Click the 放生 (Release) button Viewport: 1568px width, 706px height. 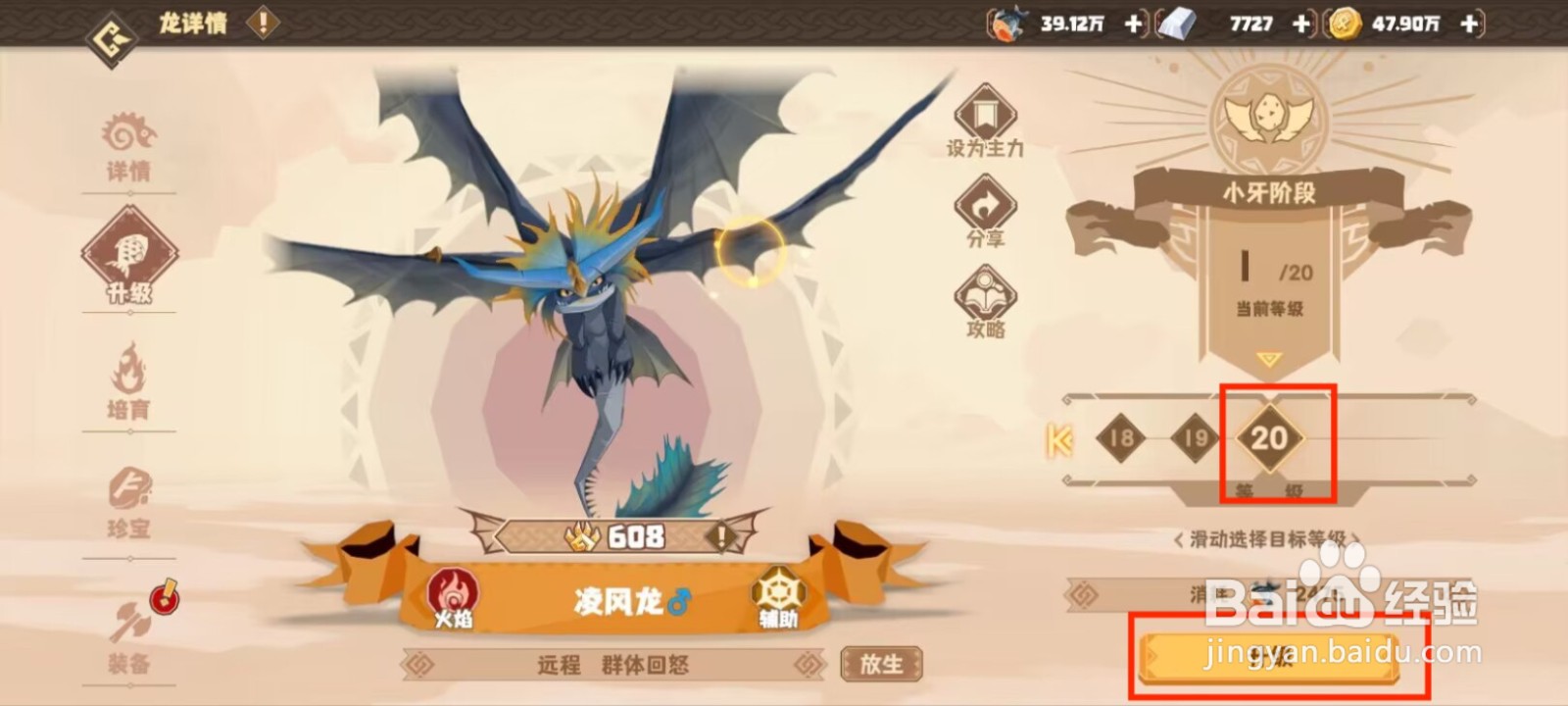coord(880,666)
